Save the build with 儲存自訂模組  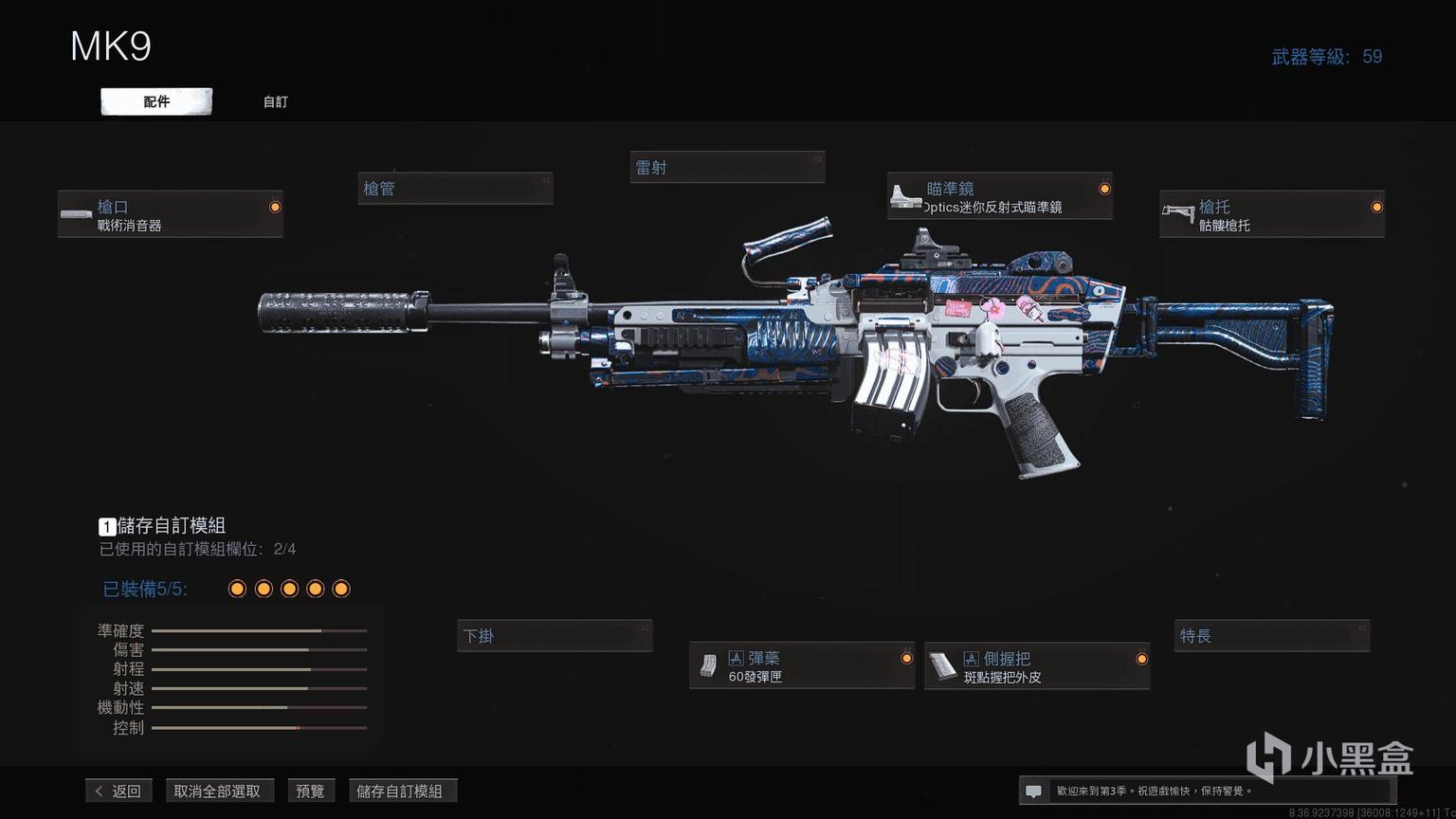click(x=400, y=791)
